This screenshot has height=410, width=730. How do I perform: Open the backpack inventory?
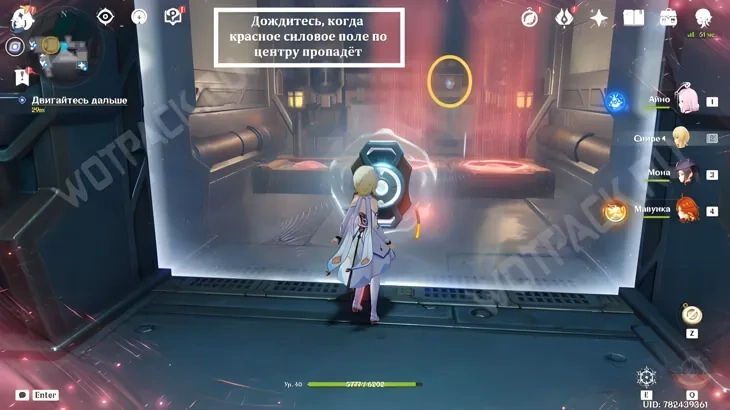(x=668, y=17)
